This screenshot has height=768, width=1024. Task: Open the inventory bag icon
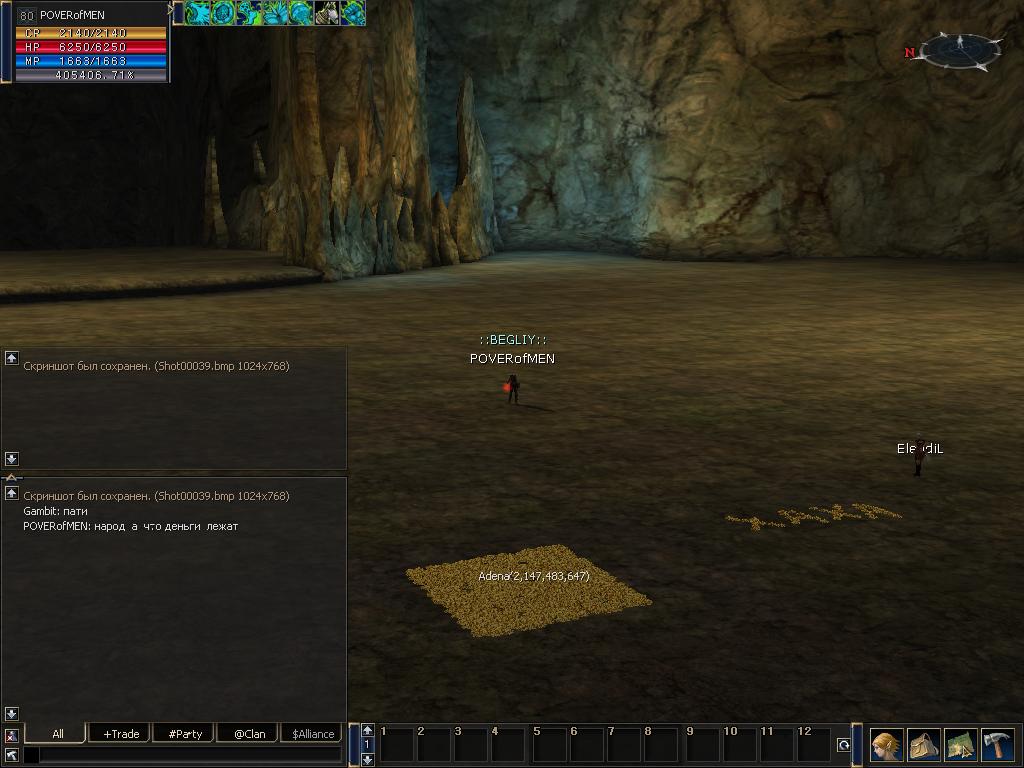[923, 745]
